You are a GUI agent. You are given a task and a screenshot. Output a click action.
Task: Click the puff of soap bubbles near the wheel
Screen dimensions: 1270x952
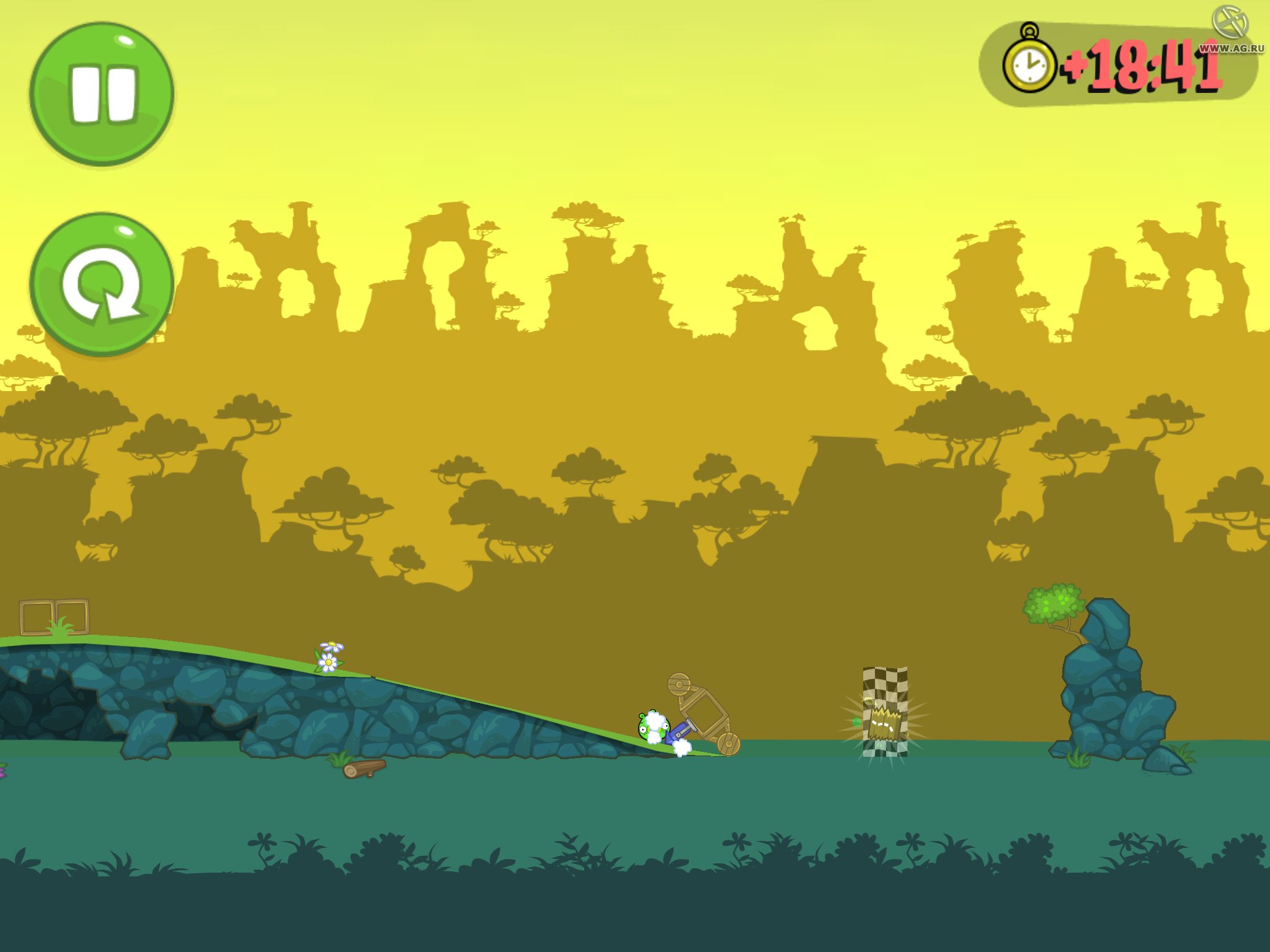pyautogui.click(x=682, y=748)
